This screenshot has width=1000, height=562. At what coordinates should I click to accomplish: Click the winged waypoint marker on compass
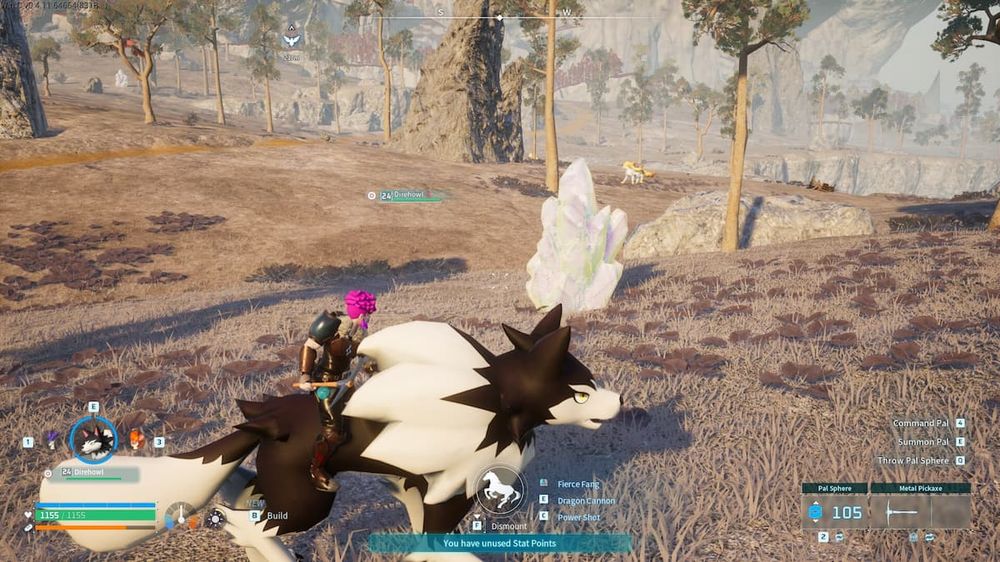click(x=291, y=39)
